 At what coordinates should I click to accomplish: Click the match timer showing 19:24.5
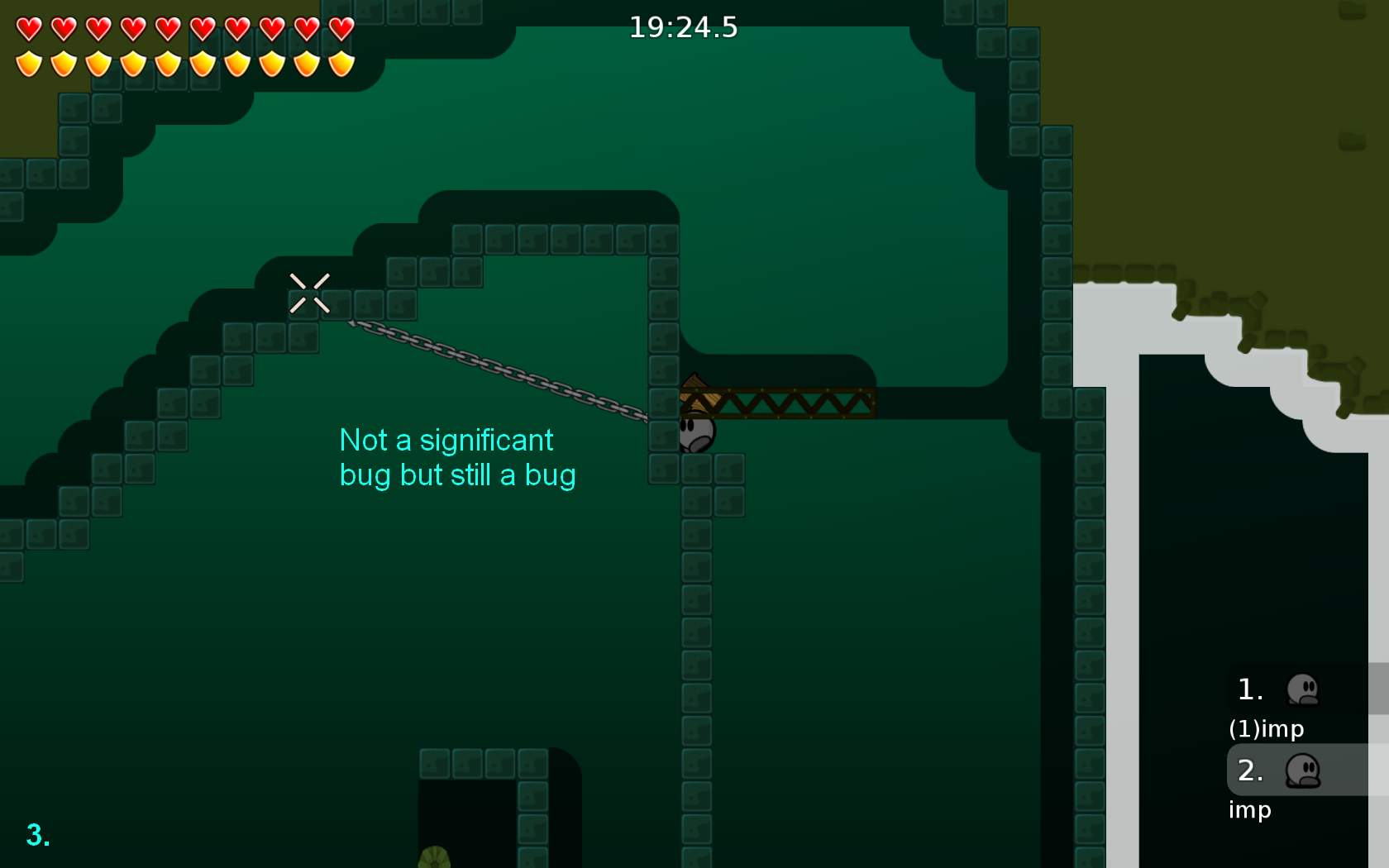(685, 26)
